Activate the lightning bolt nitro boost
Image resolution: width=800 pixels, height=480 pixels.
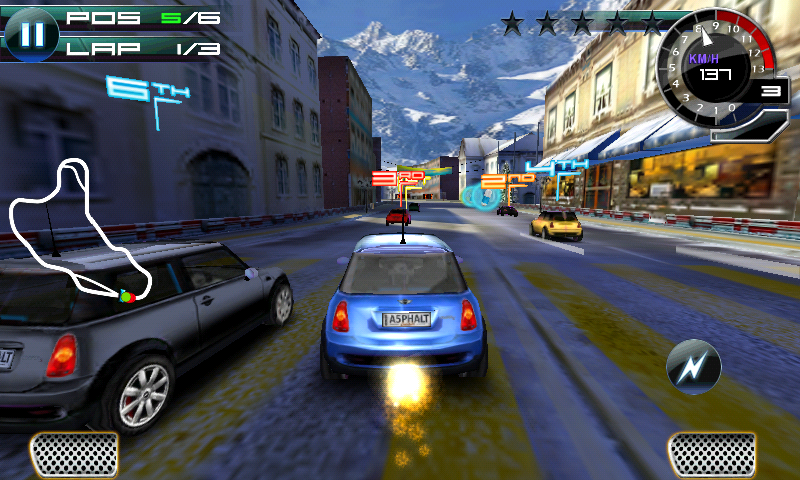(693, 367)
